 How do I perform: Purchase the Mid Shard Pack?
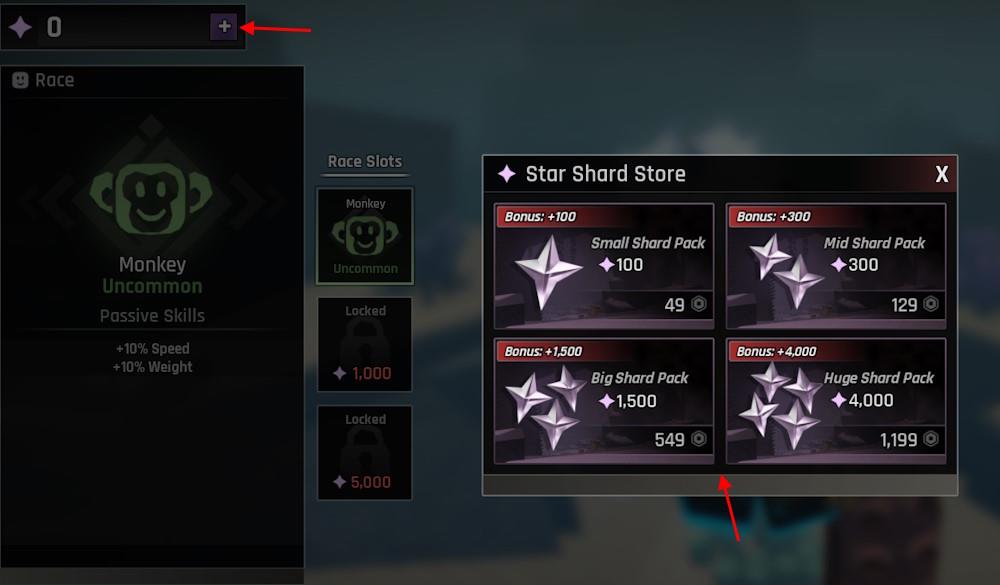pyautogui.click(x=836, y=264)
